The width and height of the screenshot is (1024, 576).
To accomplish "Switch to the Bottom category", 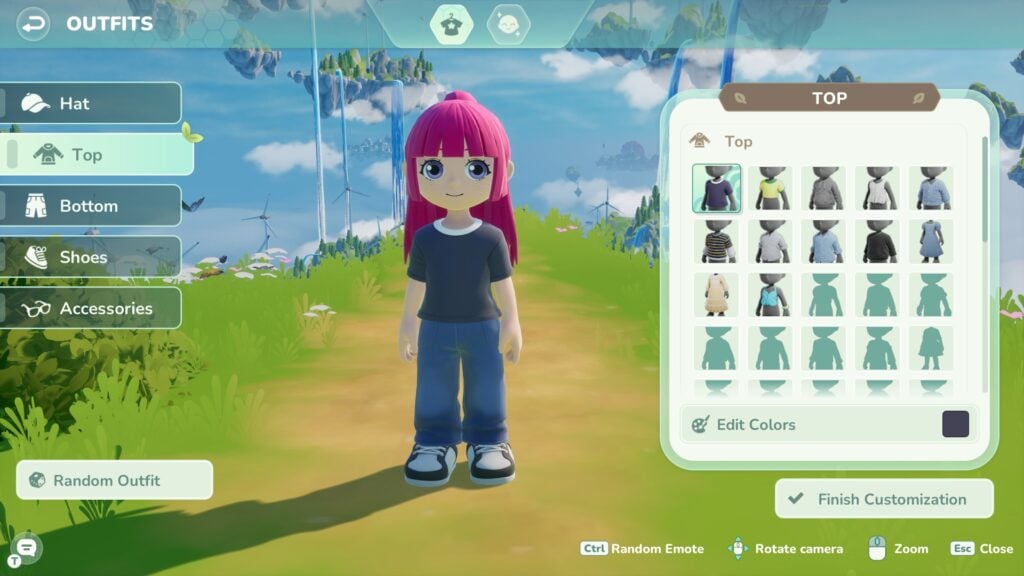I will (90, 206).
